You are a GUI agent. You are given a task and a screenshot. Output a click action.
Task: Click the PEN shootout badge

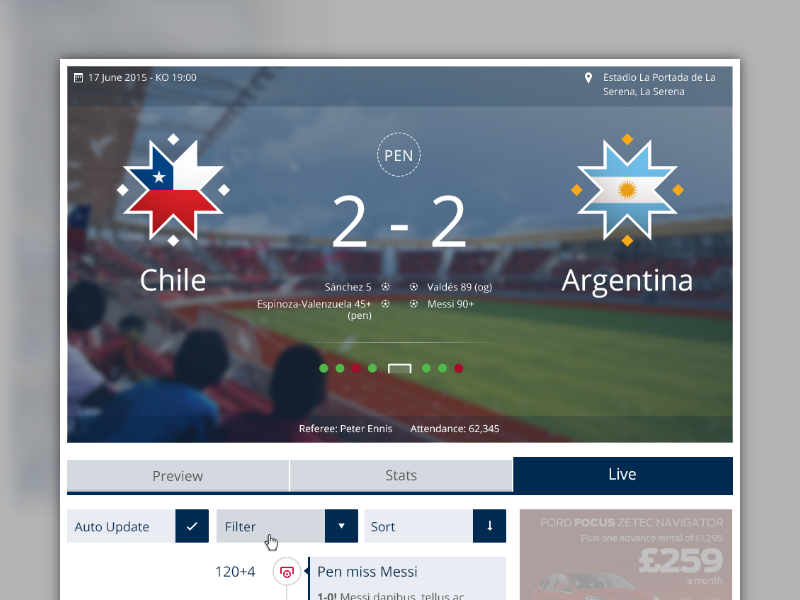tap(399, 156)
